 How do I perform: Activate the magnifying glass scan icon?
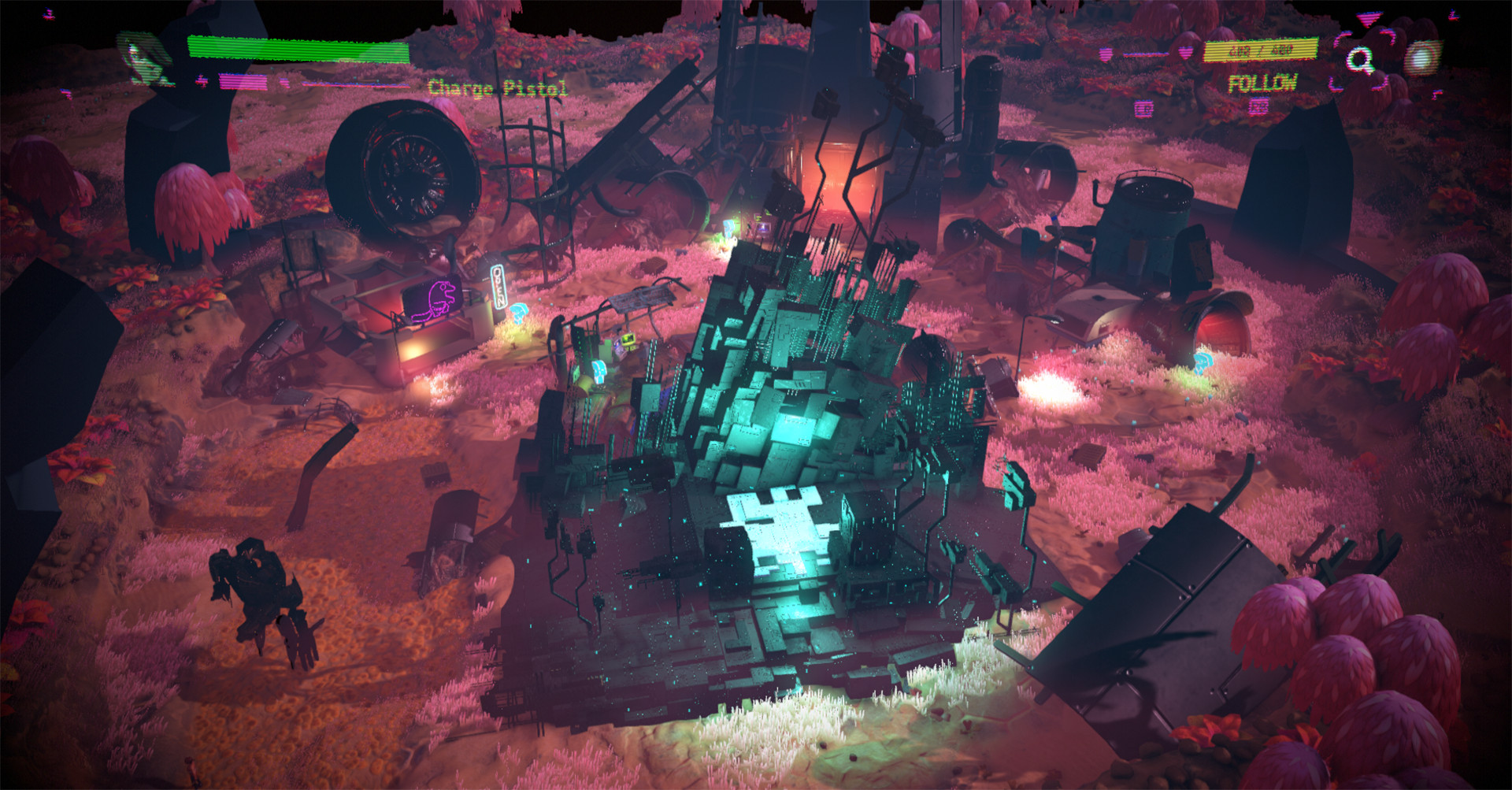[1360, 59]
